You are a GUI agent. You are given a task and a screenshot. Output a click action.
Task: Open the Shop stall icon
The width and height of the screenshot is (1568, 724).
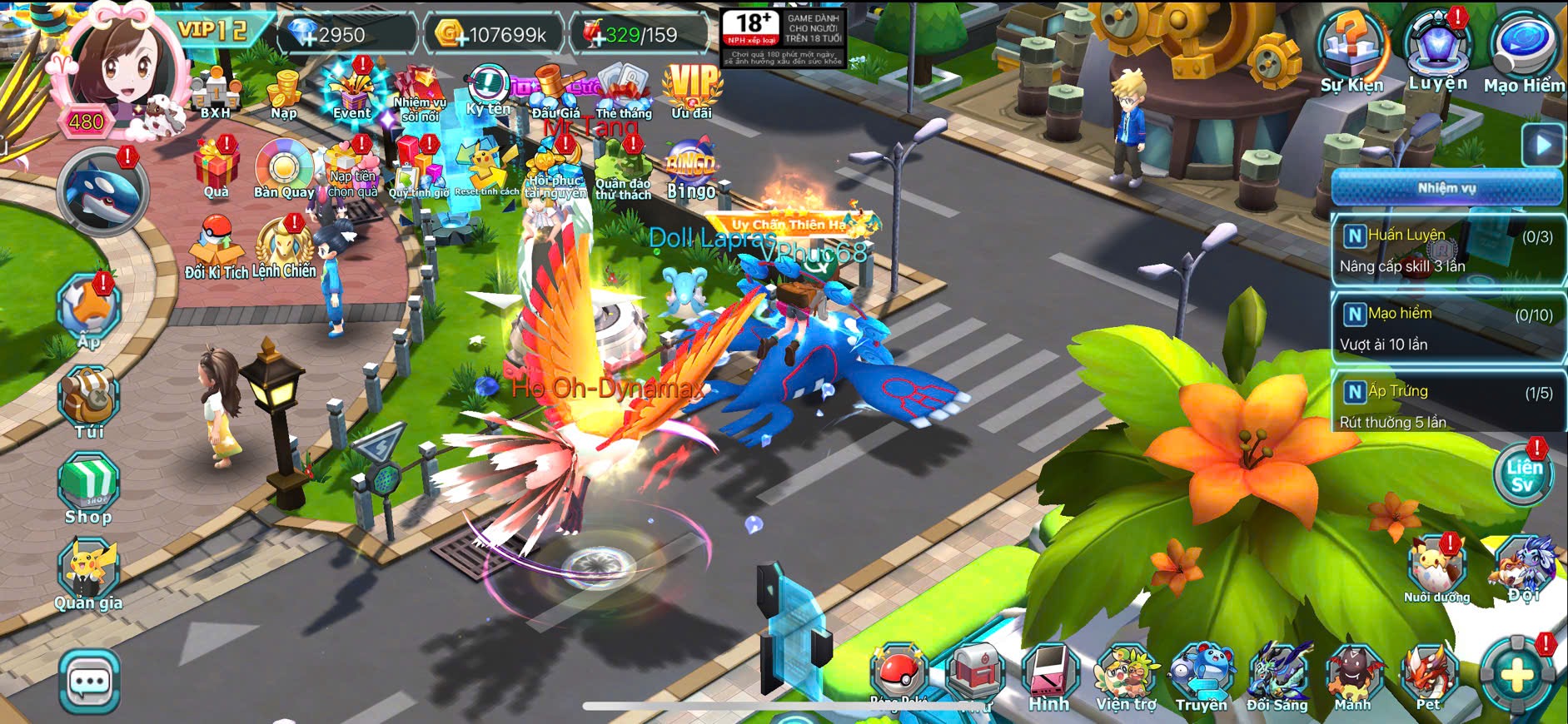(x=88, y=488)
